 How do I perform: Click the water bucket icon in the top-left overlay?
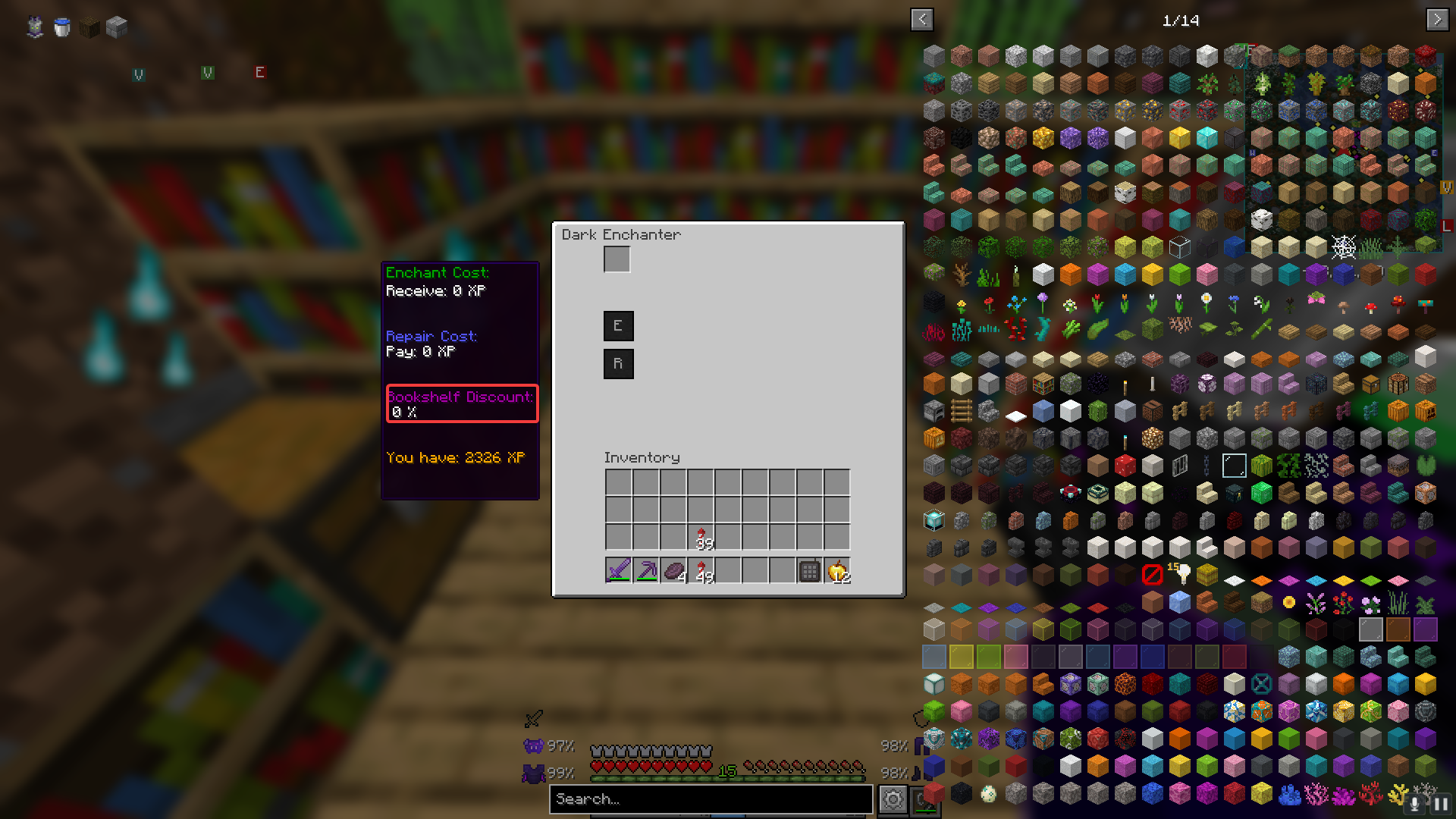pos(61,27)
